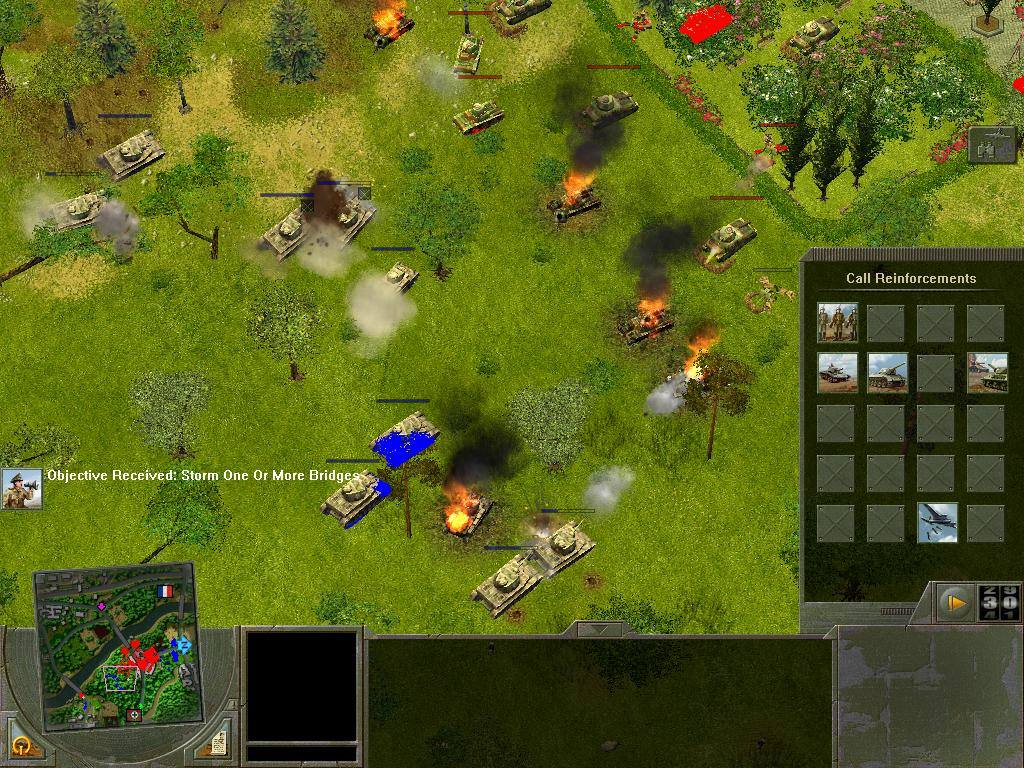1024x768 pixels.
Task: Select the two-tank group reinforcement icon
Action: pyautogui.click(x=987, y=372)
